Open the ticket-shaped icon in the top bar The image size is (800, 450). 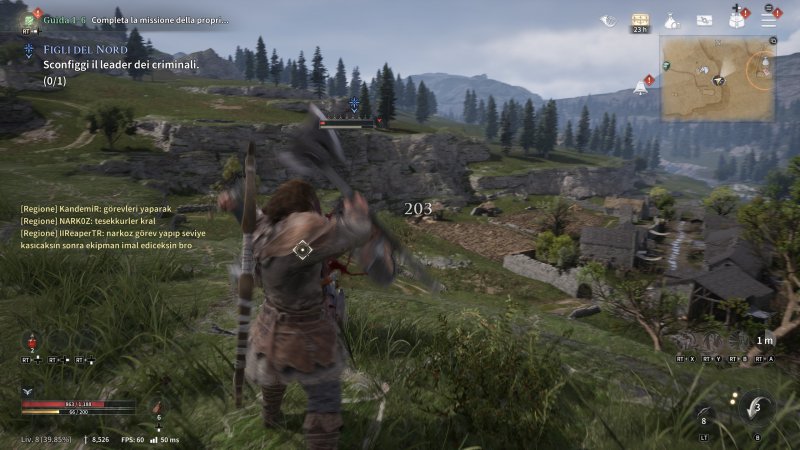click(x=705, y=20)
